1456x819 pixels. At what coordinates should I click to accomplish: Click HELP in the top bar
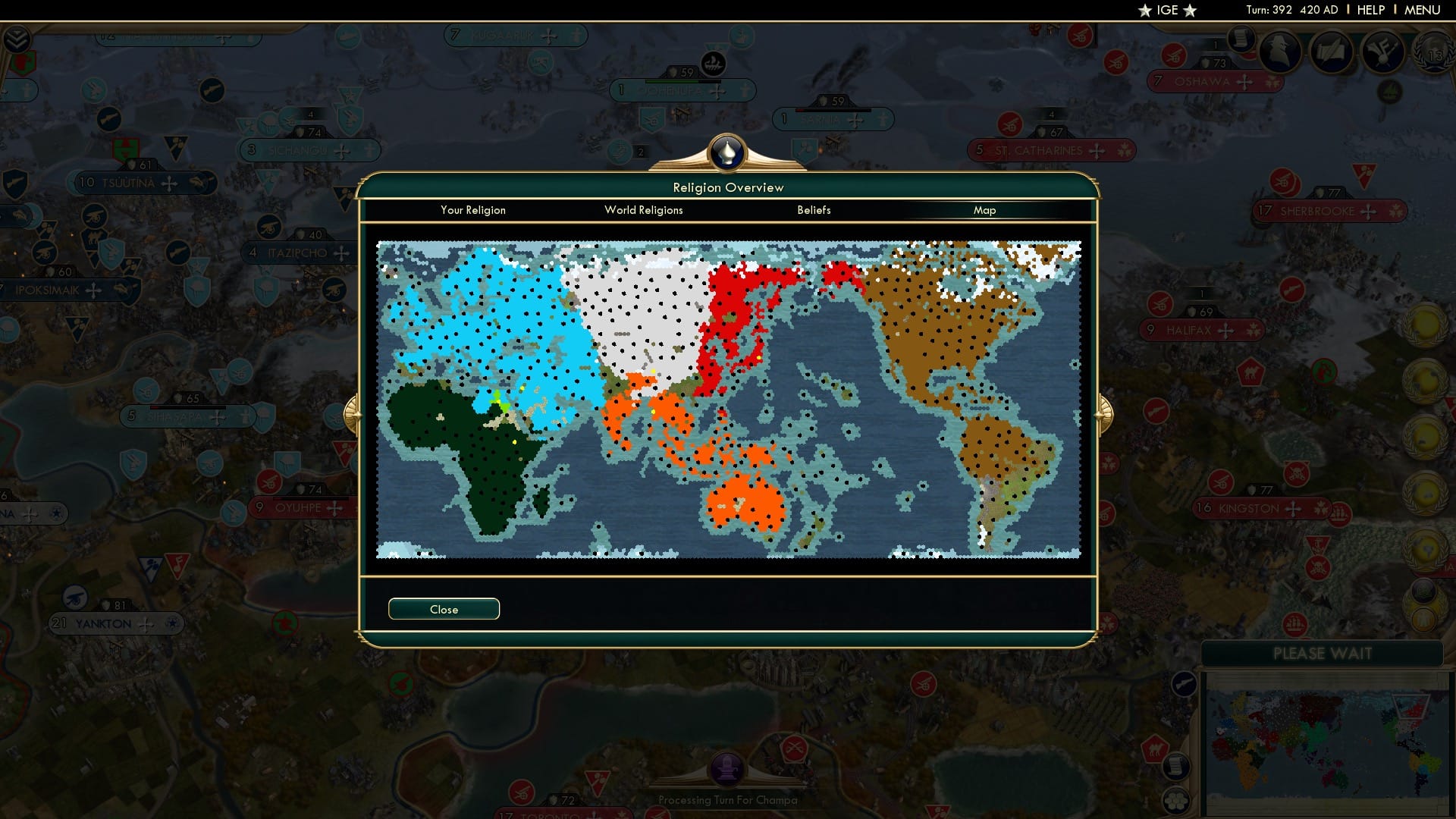pos(1370,10)
